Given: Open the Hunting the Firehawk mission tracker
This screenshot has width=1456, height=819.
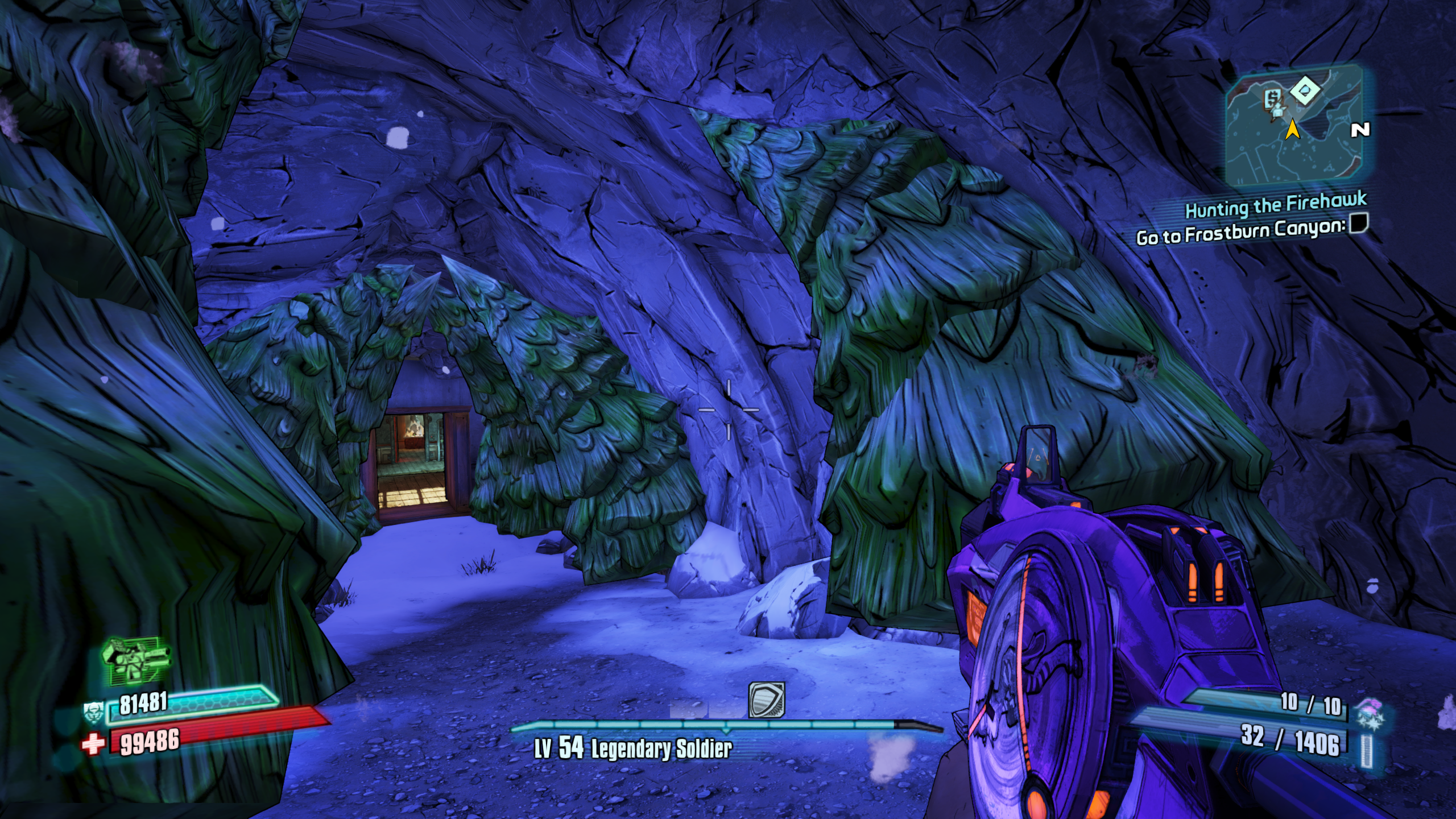Looking at the screenshot, I should pyautogui.click(x=1275, y=205).
